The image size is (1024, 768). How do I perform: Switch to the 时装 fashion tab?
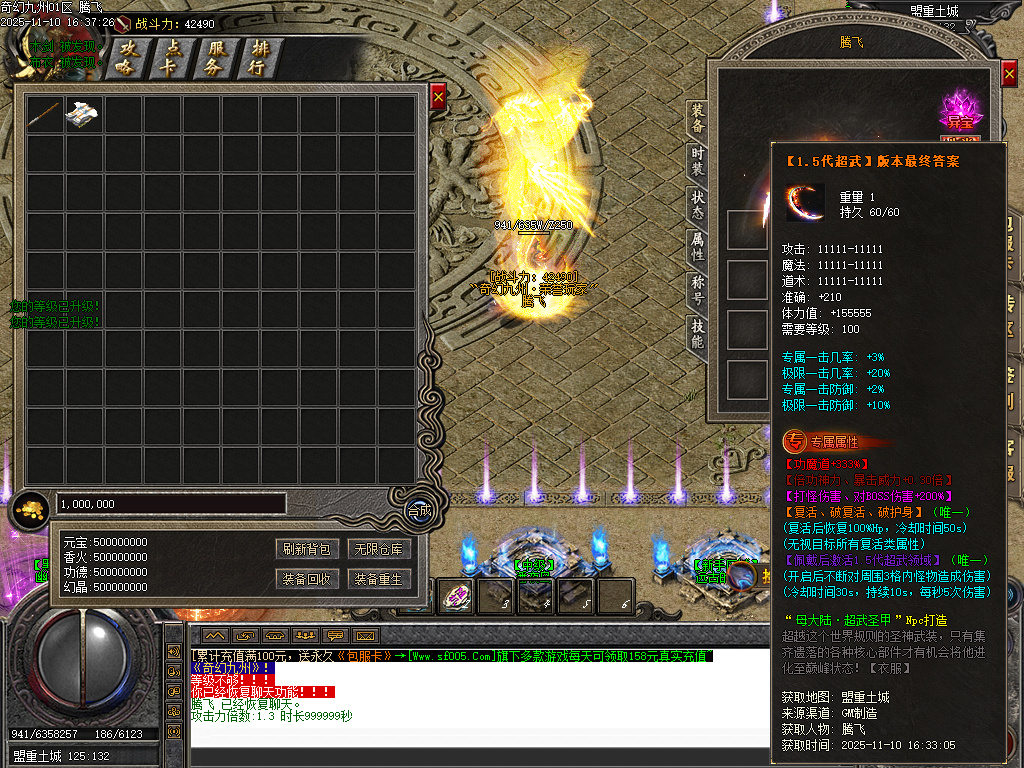(x=697, y=162)
